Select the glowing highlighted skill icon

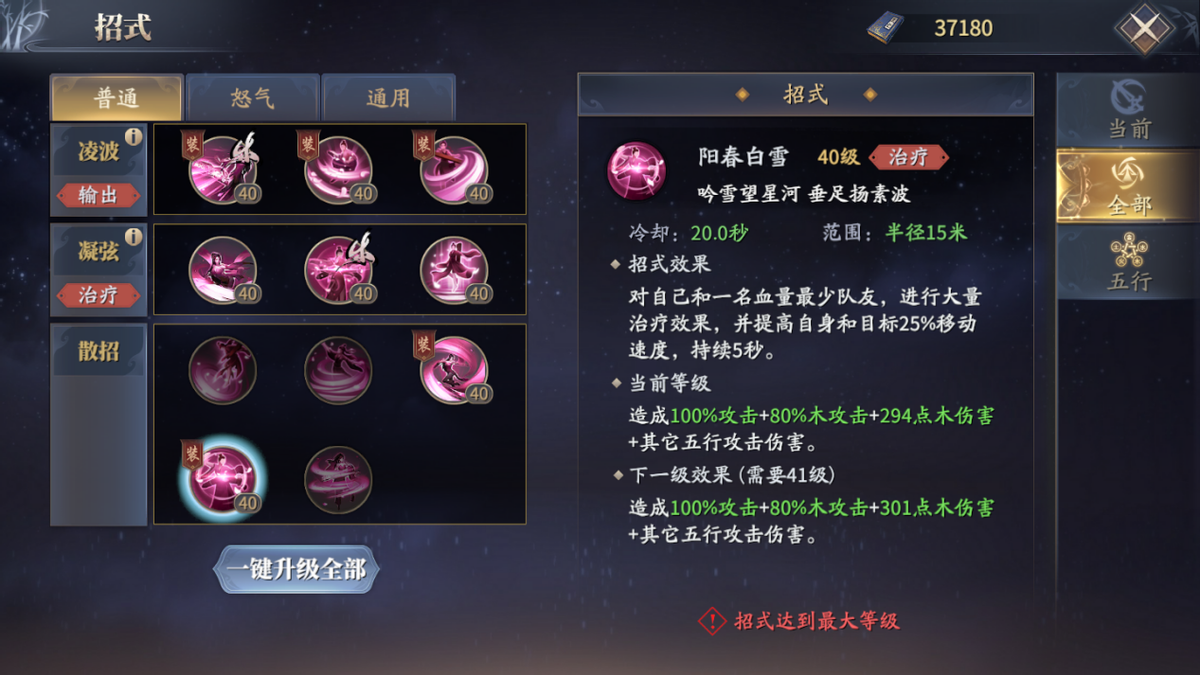tap(222, 478)
